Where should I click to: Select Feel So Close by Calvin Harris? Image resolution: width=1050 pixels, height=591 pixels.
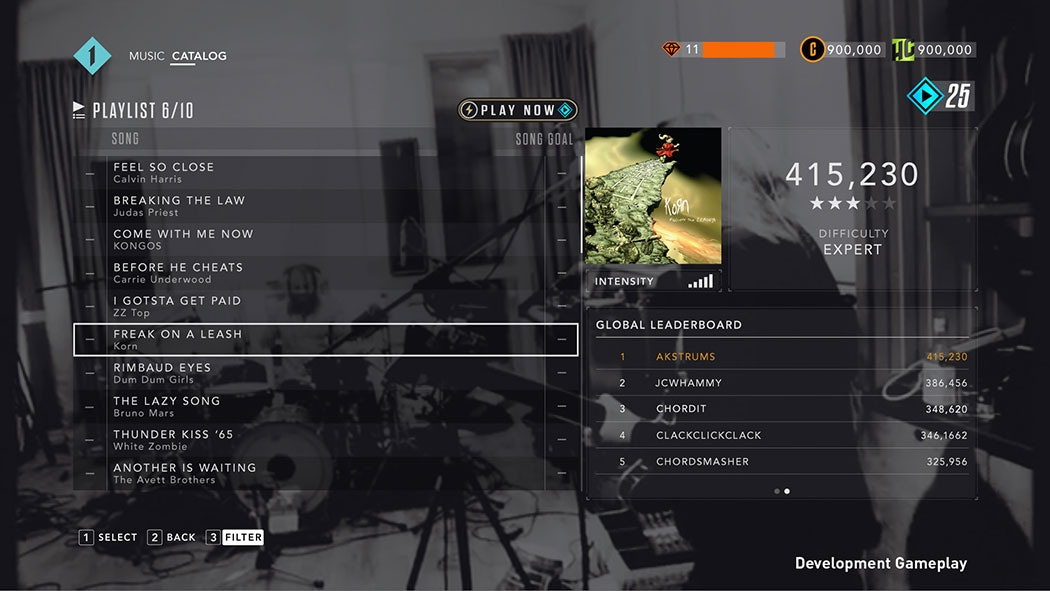point(325,172)
